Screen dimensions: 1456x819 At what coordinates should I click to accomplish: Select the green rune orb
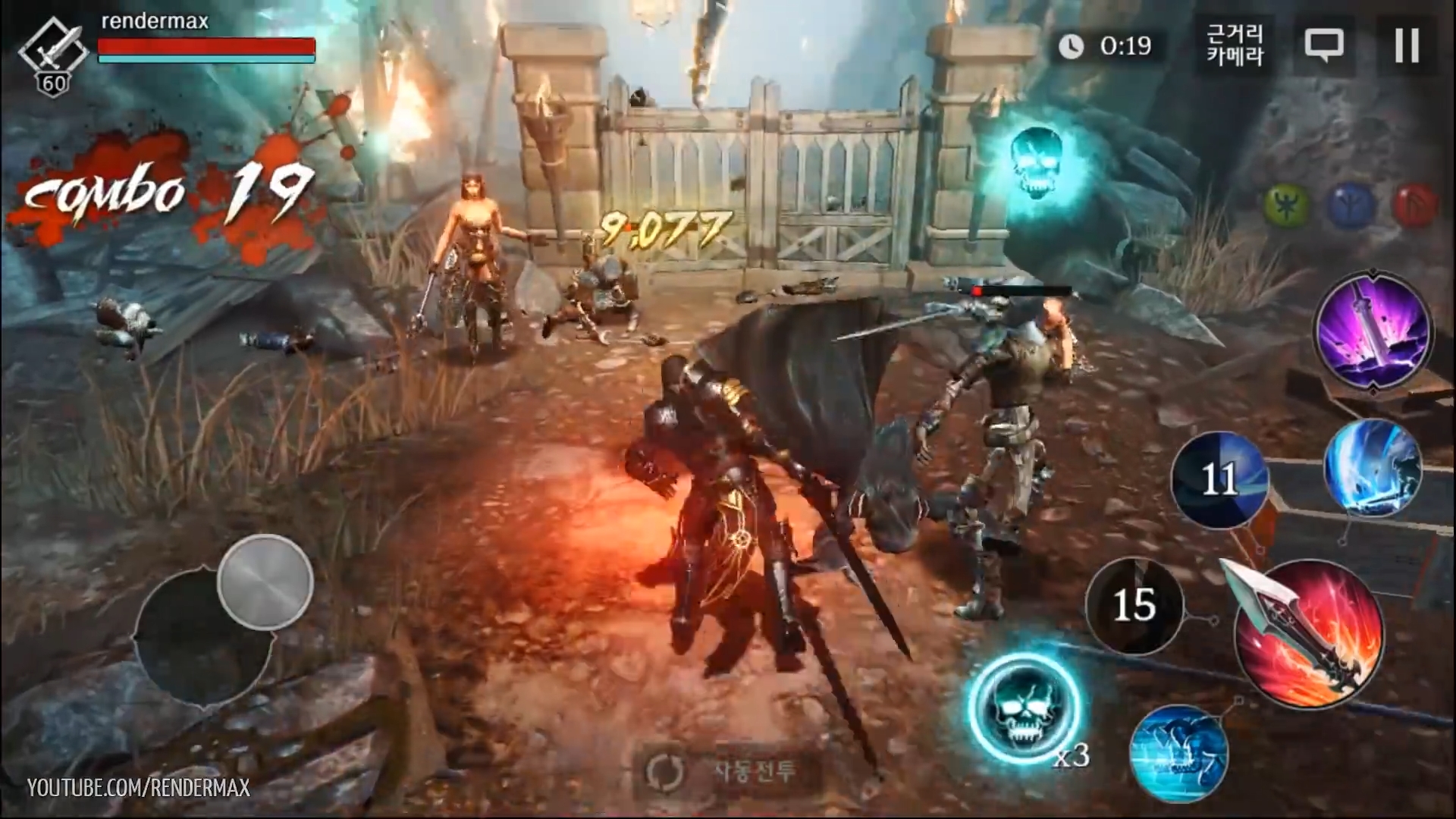pyautogui.click(x=1286, y=205)
